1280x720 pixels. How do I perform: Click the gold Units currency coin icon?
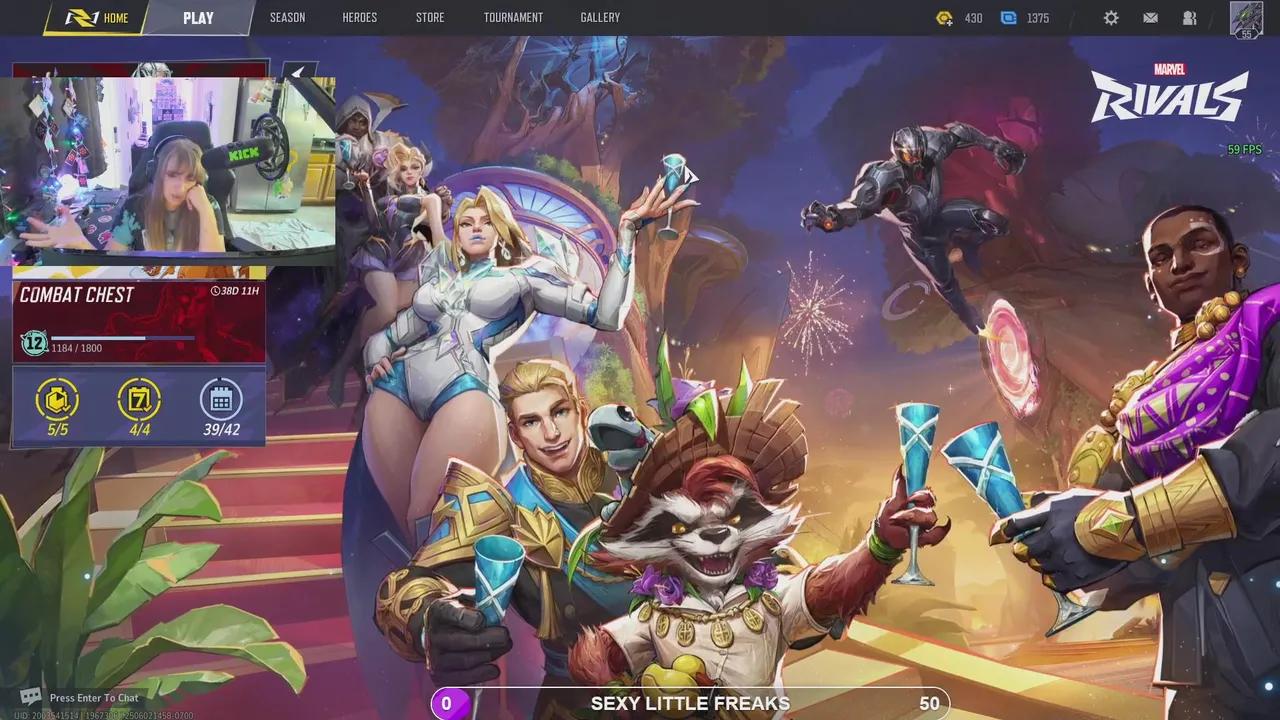[944, 17]
